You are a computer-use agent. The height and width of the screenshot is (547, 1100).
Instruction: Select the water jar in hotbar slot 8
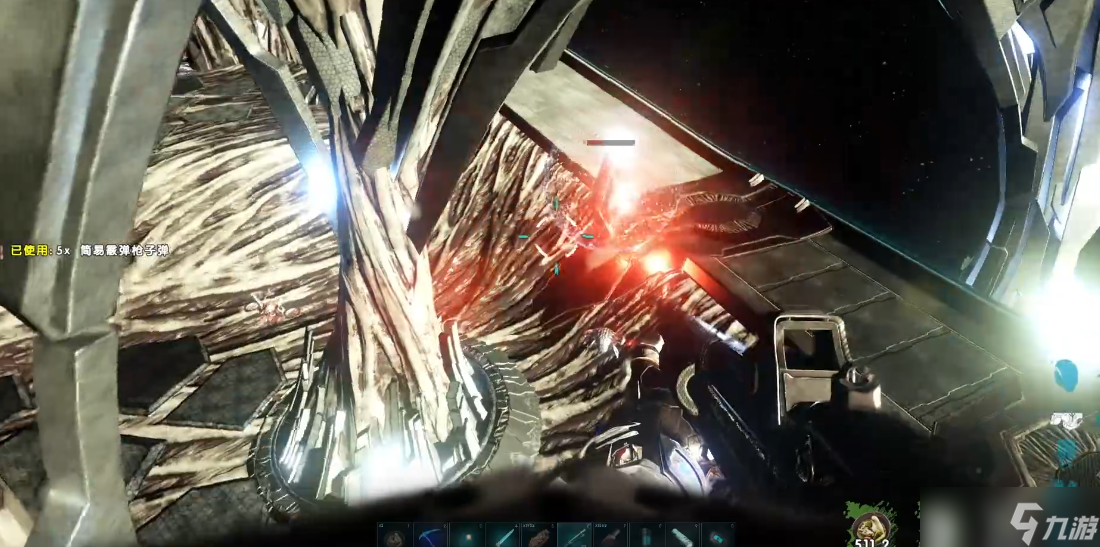pos(646,535)
